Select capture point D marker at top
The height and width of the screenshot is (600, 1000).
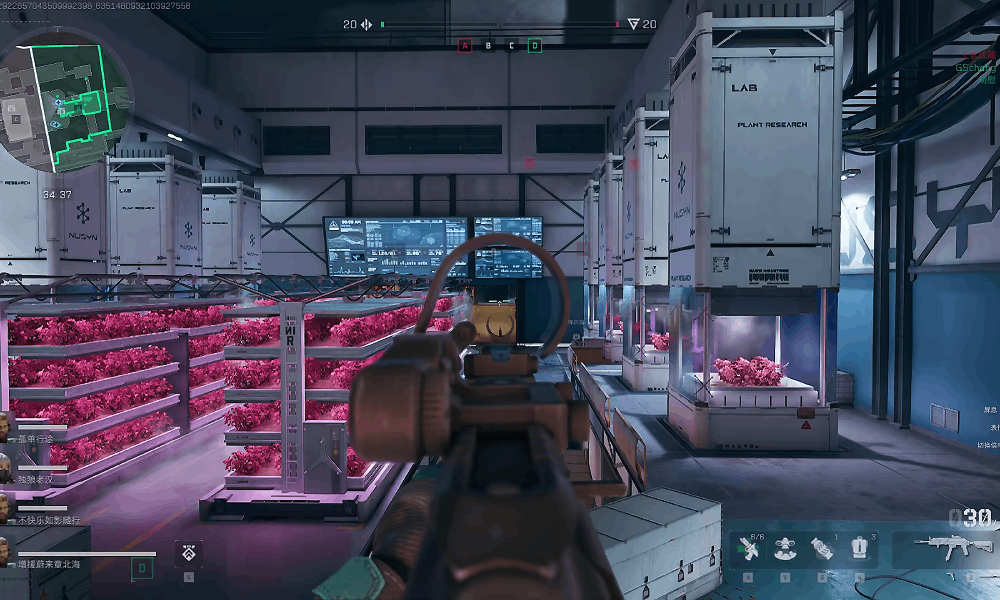(535, 45)
